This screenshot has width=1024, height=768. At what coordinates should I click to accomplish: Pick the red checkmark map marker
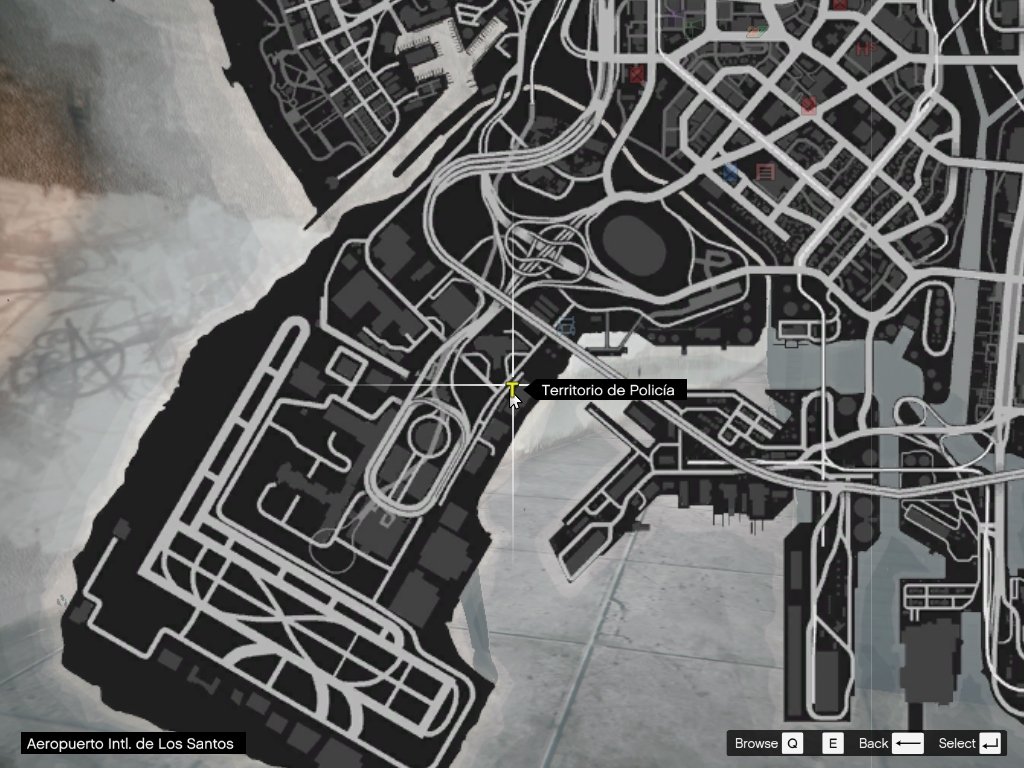click(x=808, y=106)
